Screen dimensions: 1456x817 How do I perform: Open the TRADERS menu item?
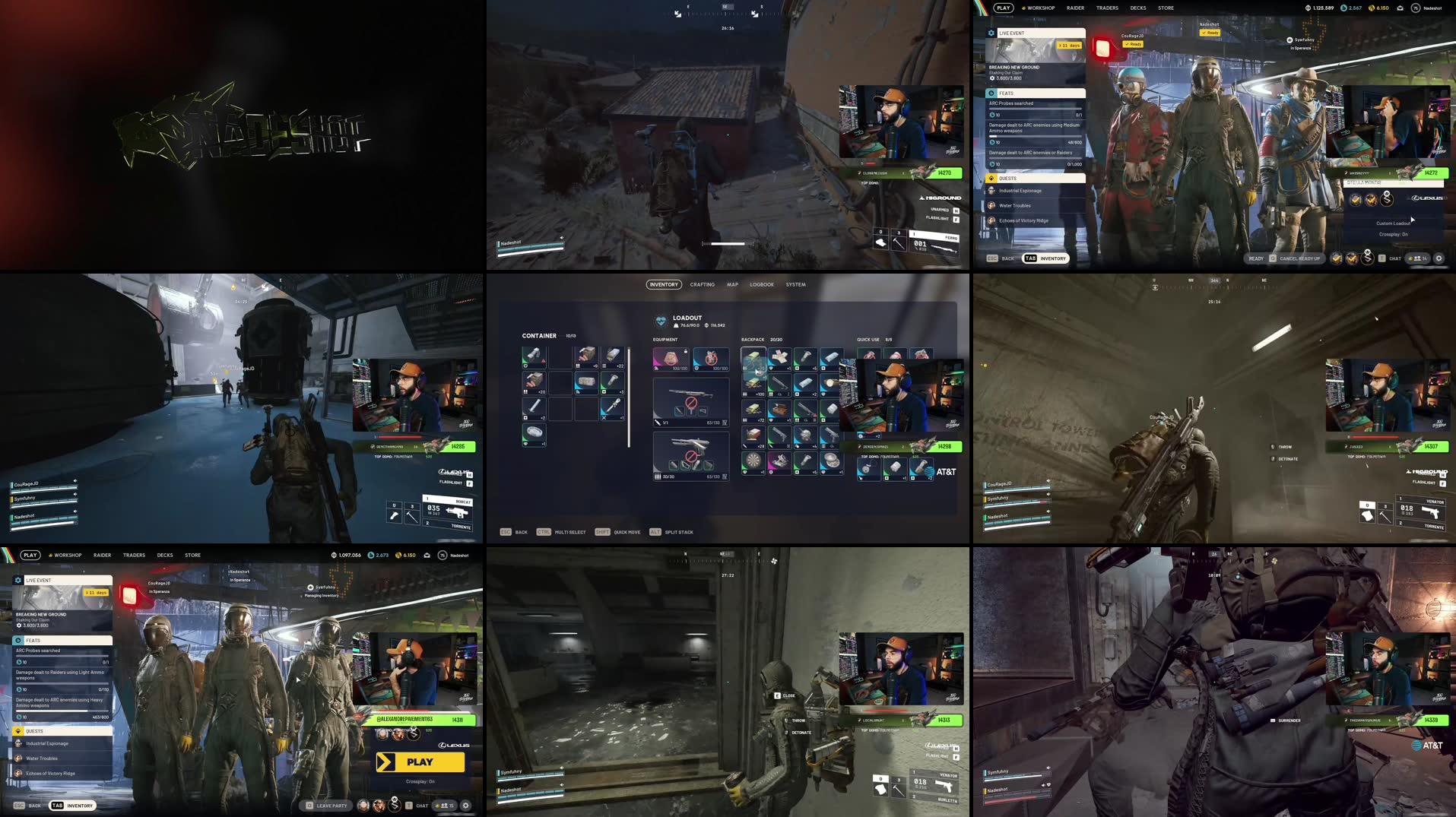coord(1107,8)
